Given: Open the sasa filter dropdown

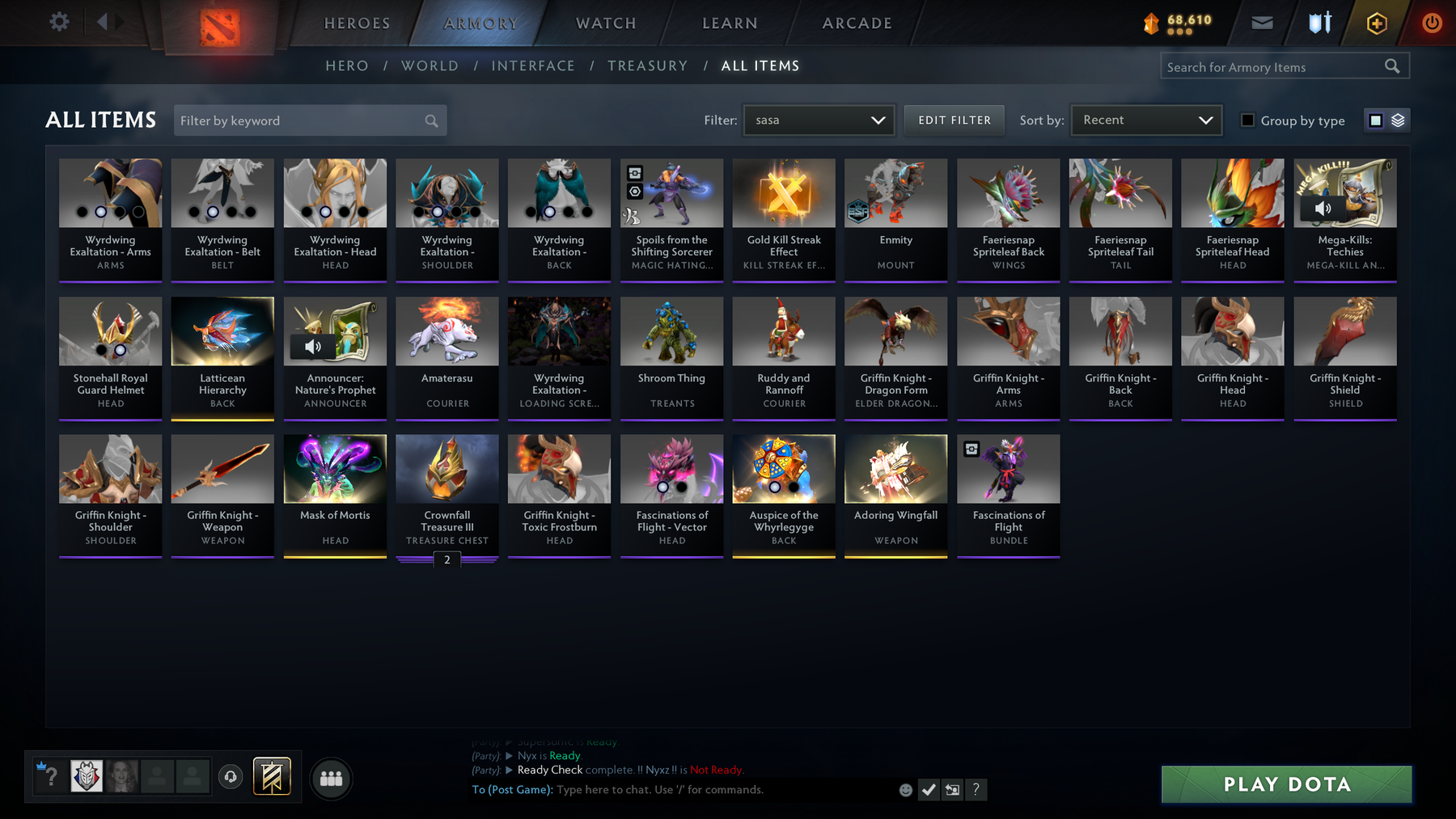Looking at the screenshot, I should (x=819, y=120).
